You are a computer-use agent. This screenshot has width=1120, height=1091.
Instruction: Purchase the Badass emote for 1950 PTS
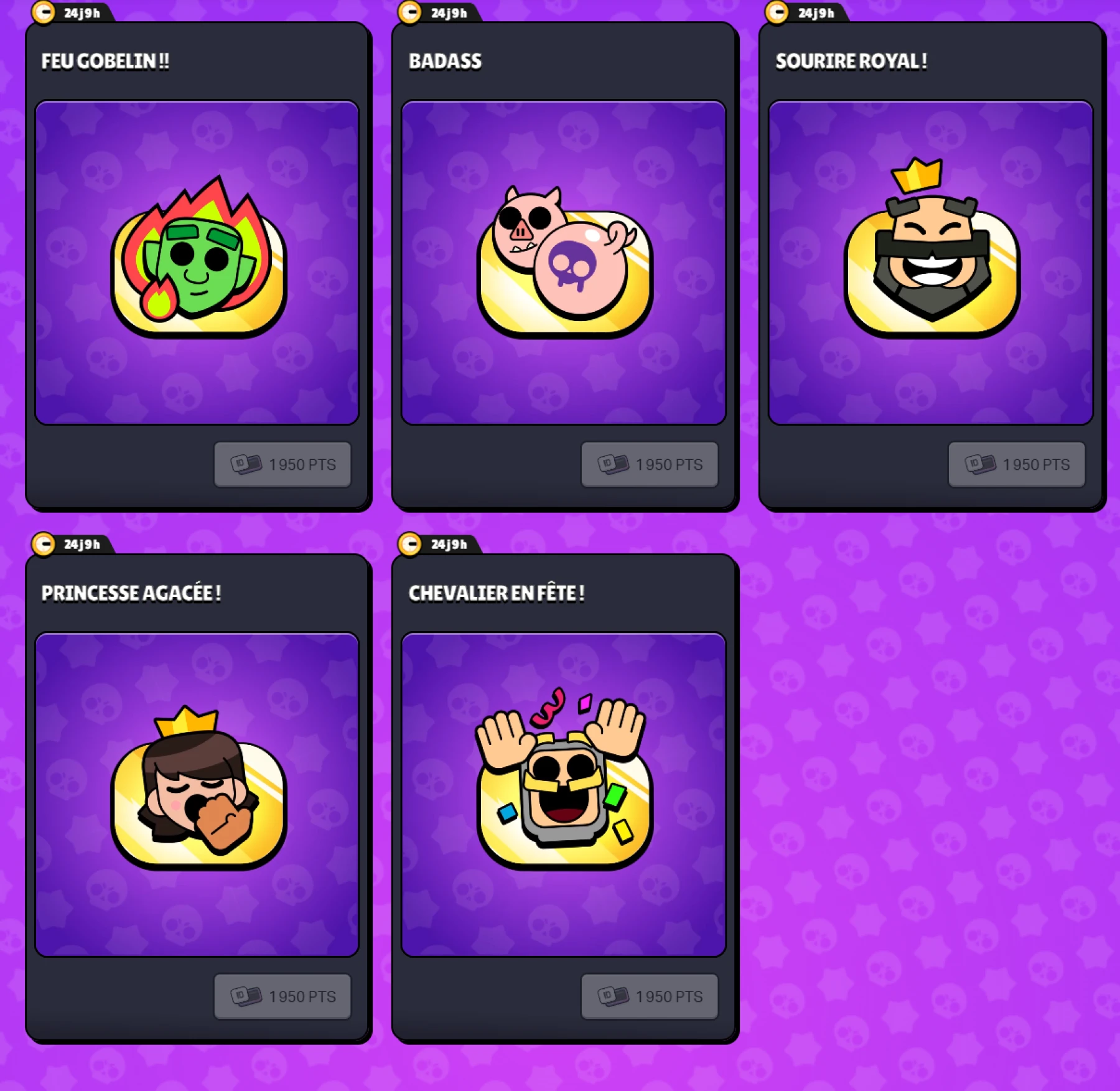(x=650, y=464)
